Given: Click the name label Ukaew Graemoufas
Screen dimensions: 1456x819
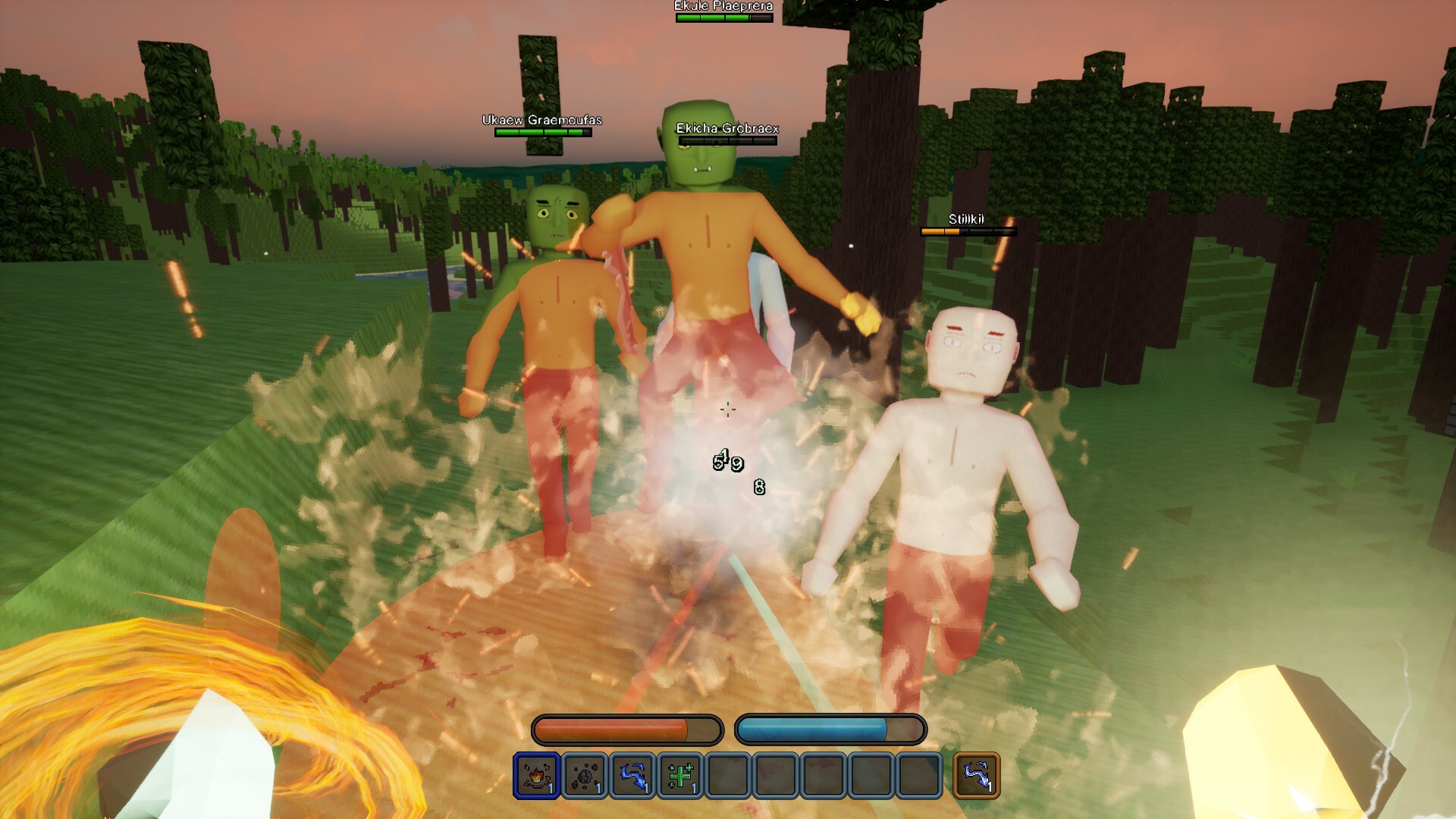Looking at the screenshot, I should point(541,118).
